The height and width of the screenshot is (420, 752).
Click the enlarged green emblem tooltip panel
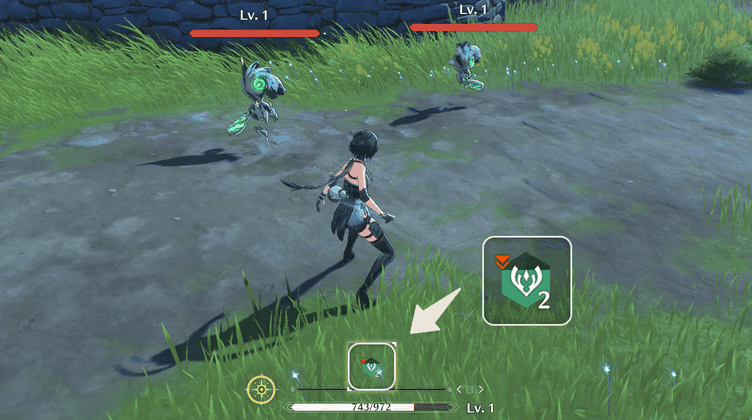tap(527, 281)
